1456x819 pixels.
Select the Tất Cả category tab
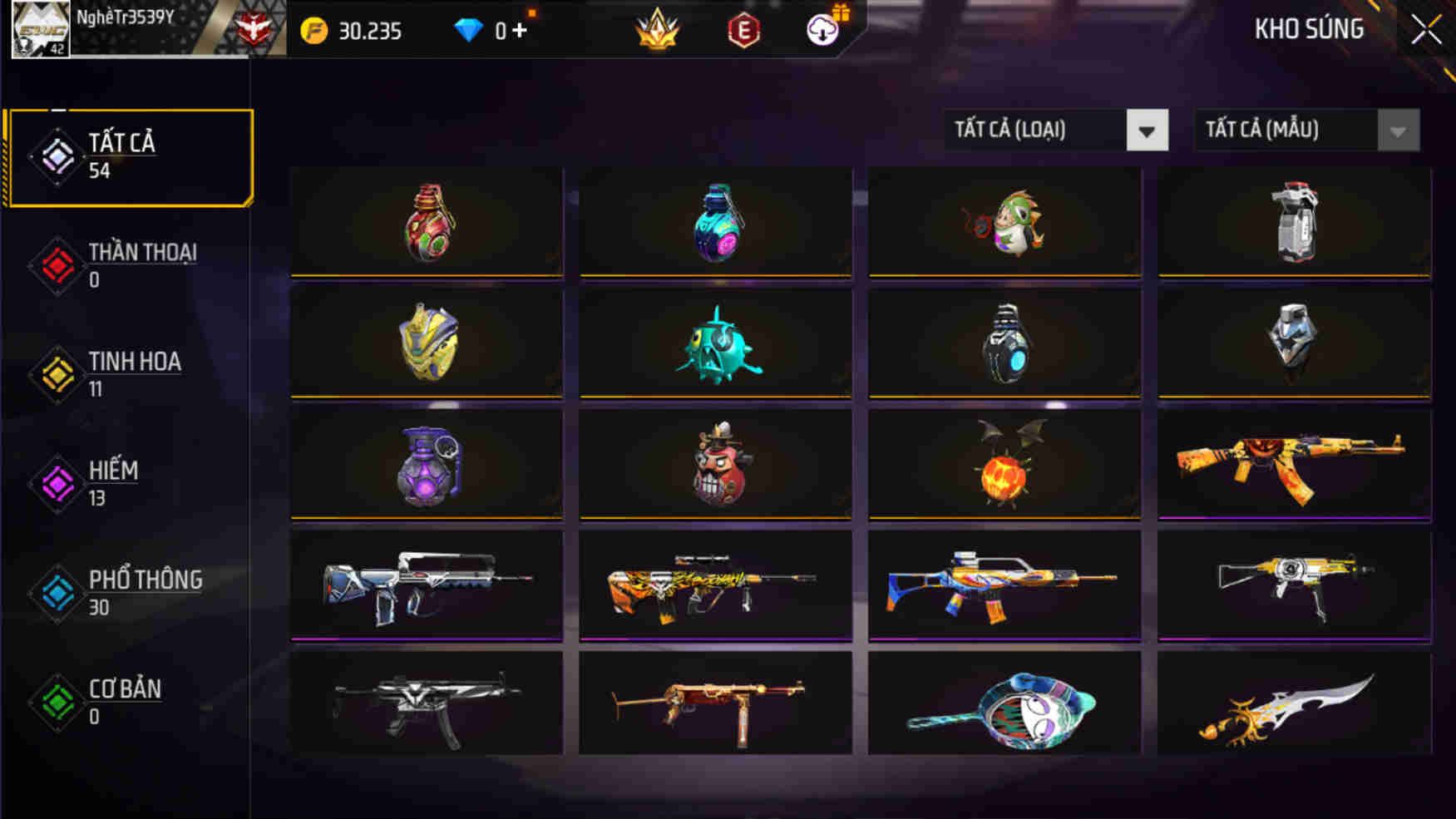(129, 156)
